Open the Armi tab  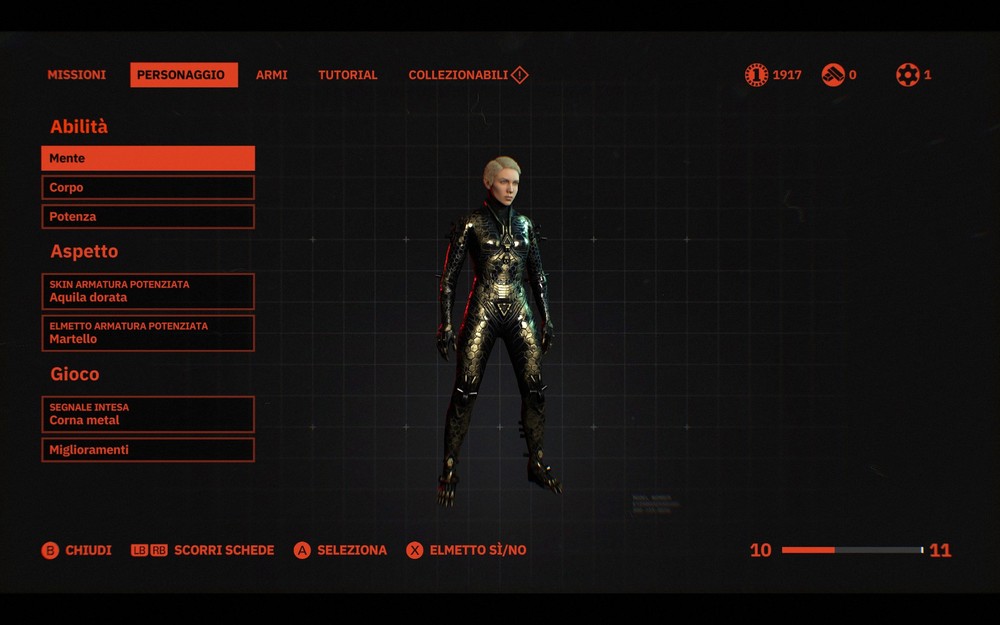tap(271, 75)
